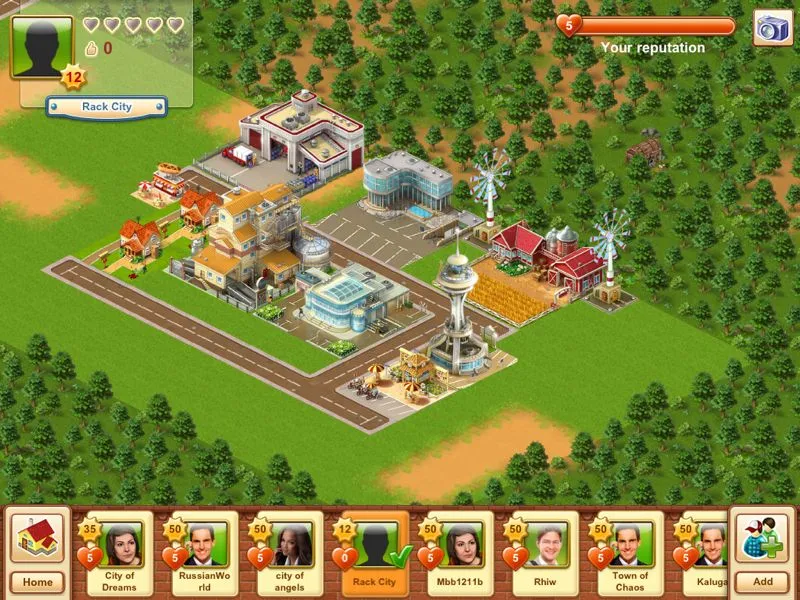Visit the City of Dreams friend
The width and height of the screenshot is (800, 600).
(x=119, y=554)
